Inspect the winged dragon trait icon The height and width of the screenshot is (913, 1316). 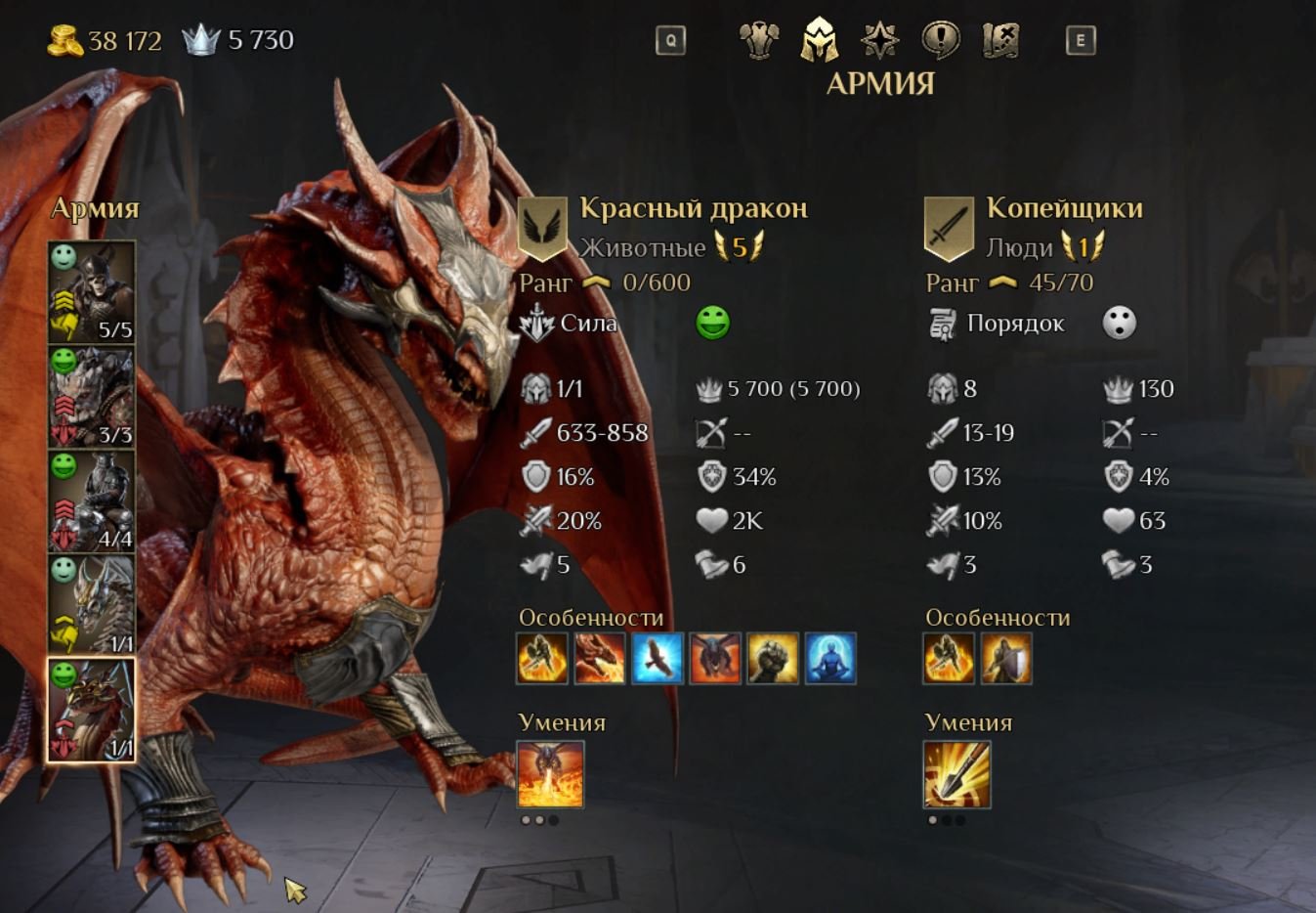715,658
